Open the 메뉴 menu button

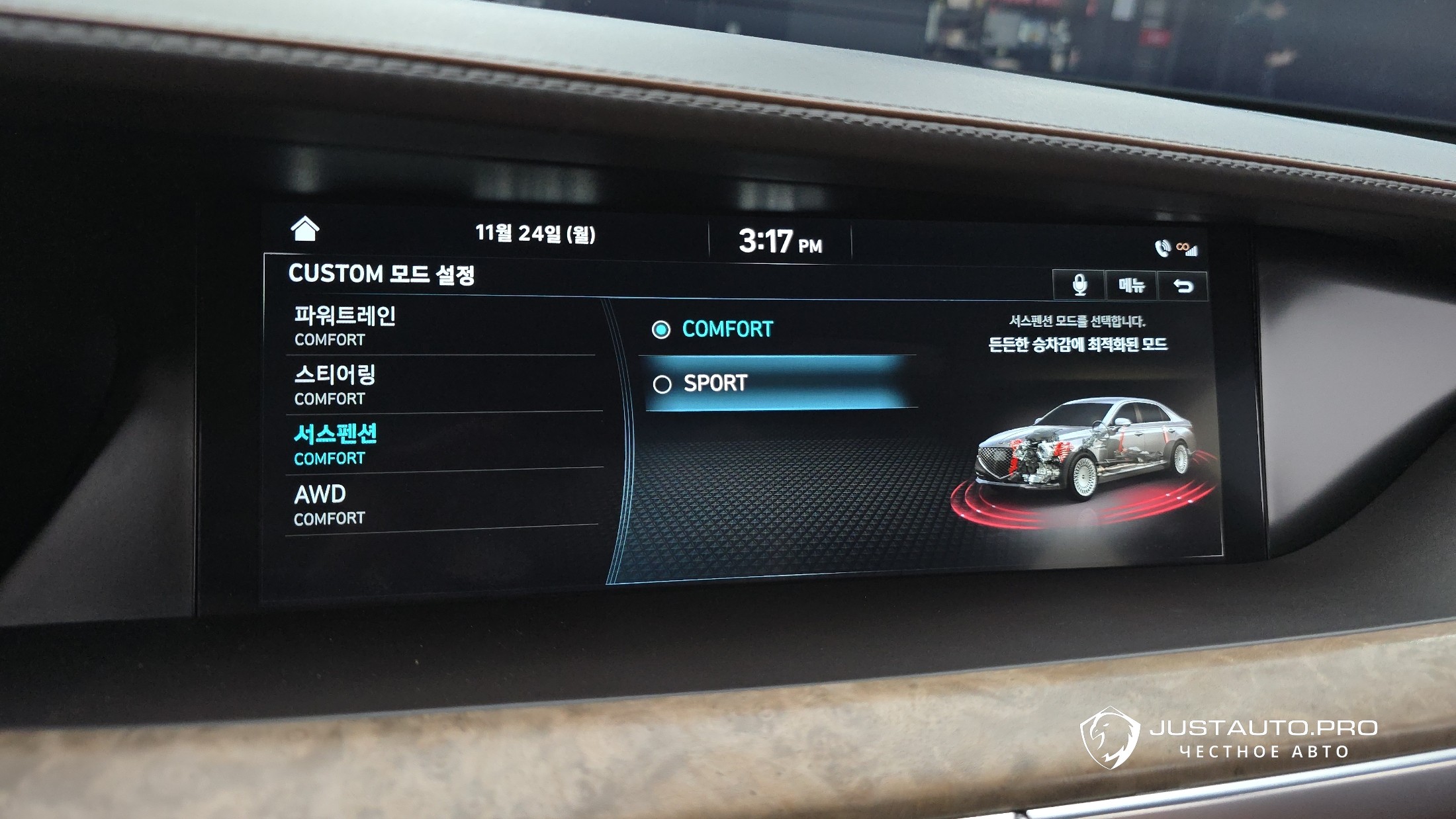pos(1131,286)
